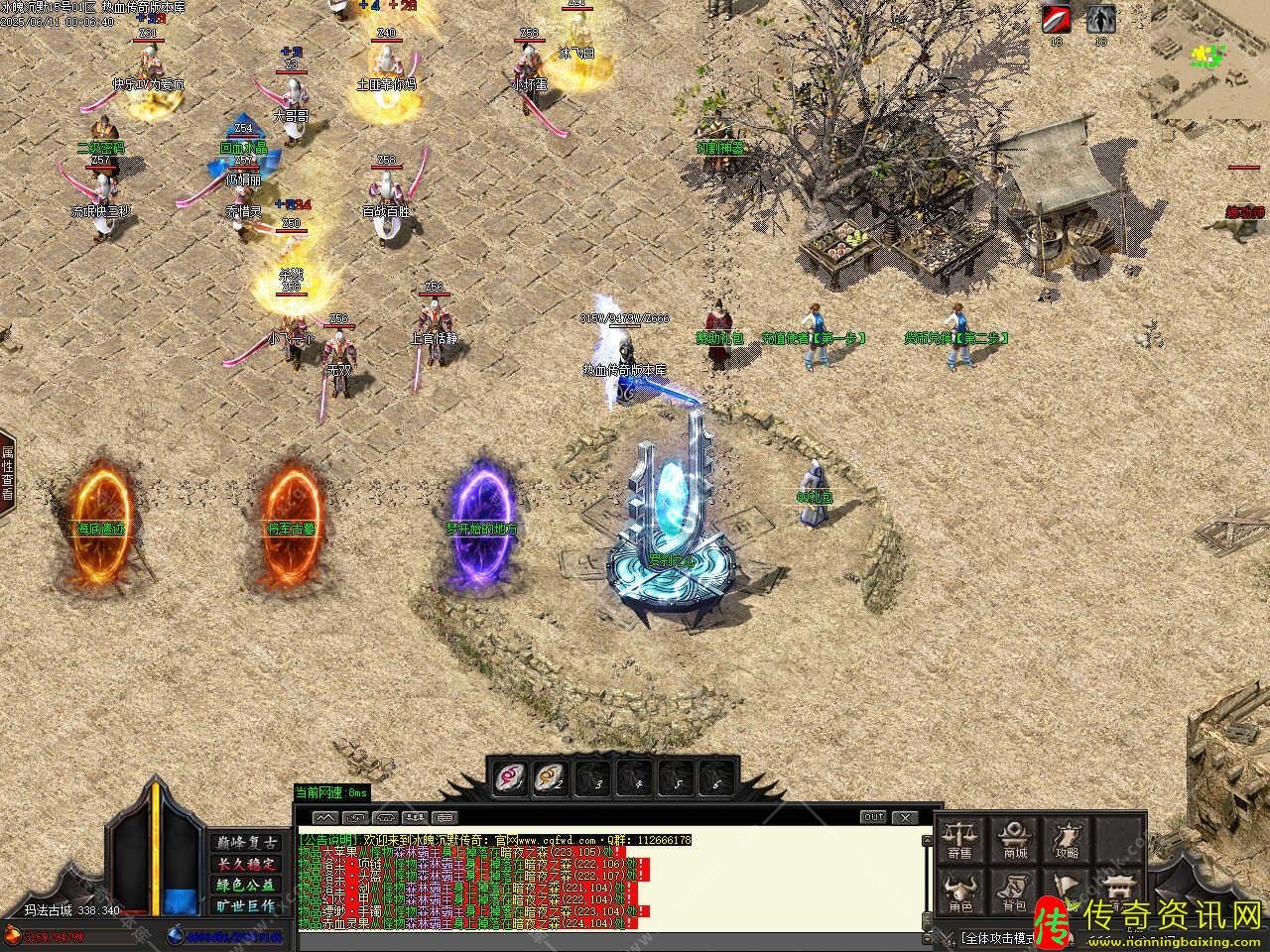Open the 属性查看 attribute side tab
The height and width of the screenshot is (952, 1270).
pyautogui.click(x=8, y=472)
